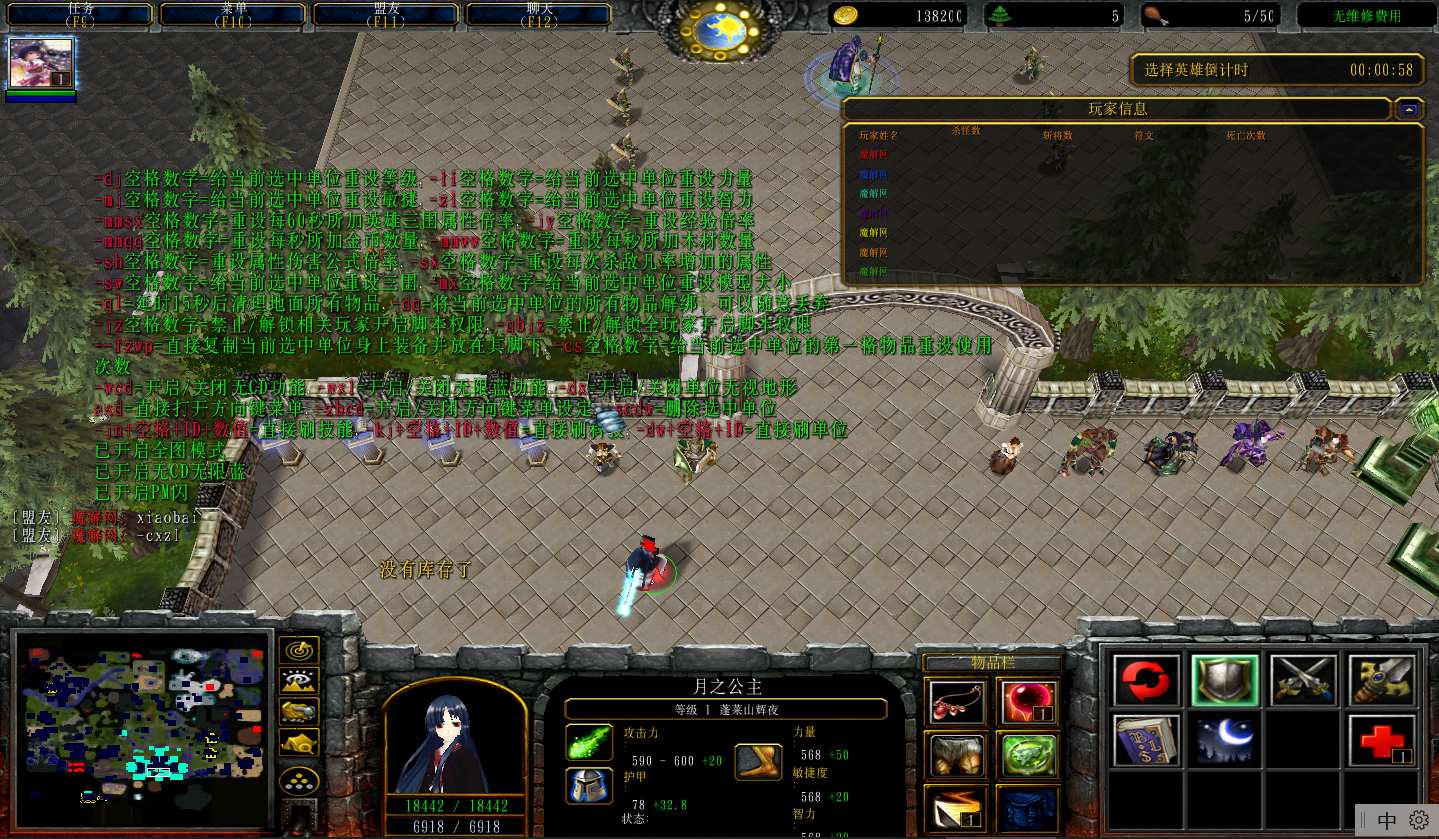Toggle minimap terrain display eye button
The height and width of the screenshot is (839, 1439).
click(x=299, y=681)
